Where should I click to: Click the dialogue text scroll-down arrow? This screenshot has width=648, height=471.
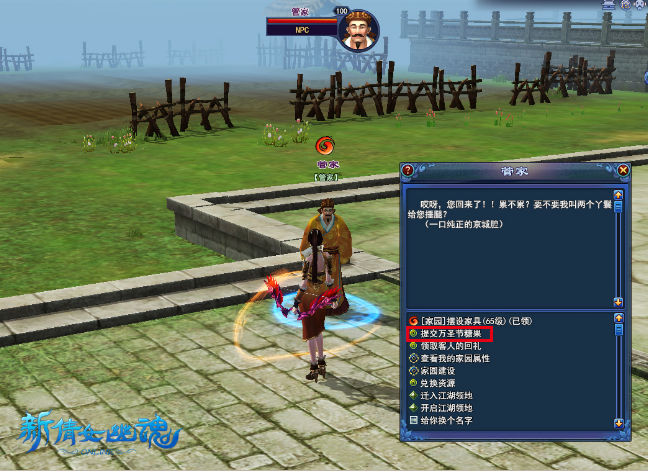(619, 301)
